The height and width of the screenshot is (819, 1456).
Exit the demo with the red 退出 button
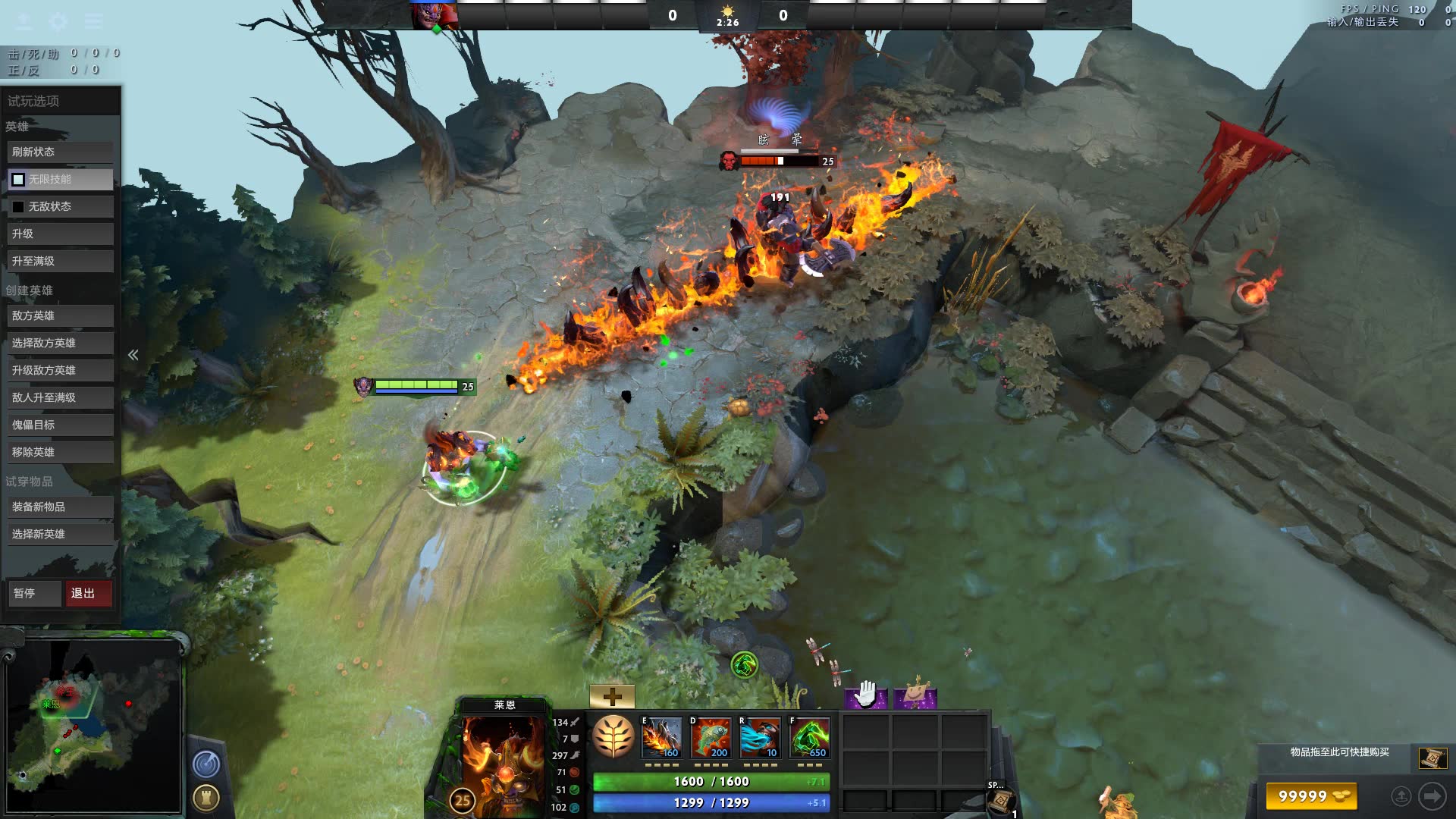click(x=88, y=593)
